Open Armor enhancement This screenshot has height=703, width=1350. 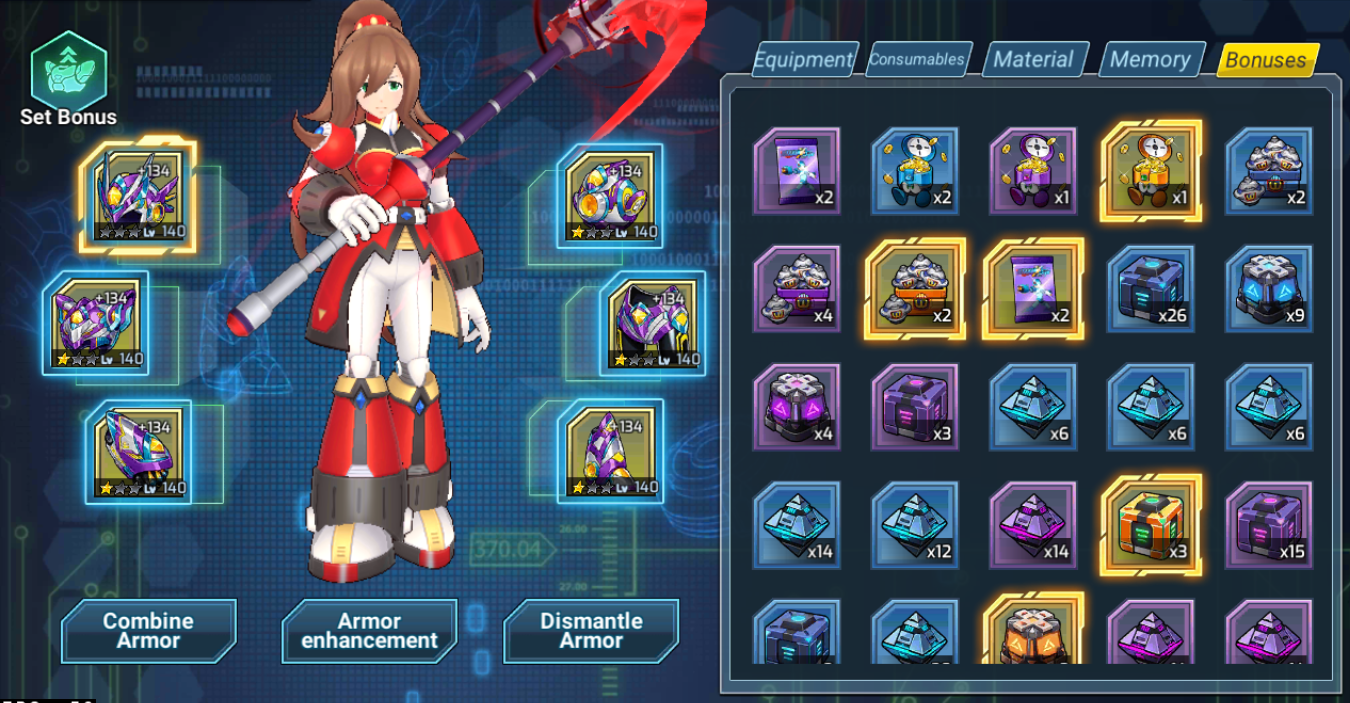370,631
